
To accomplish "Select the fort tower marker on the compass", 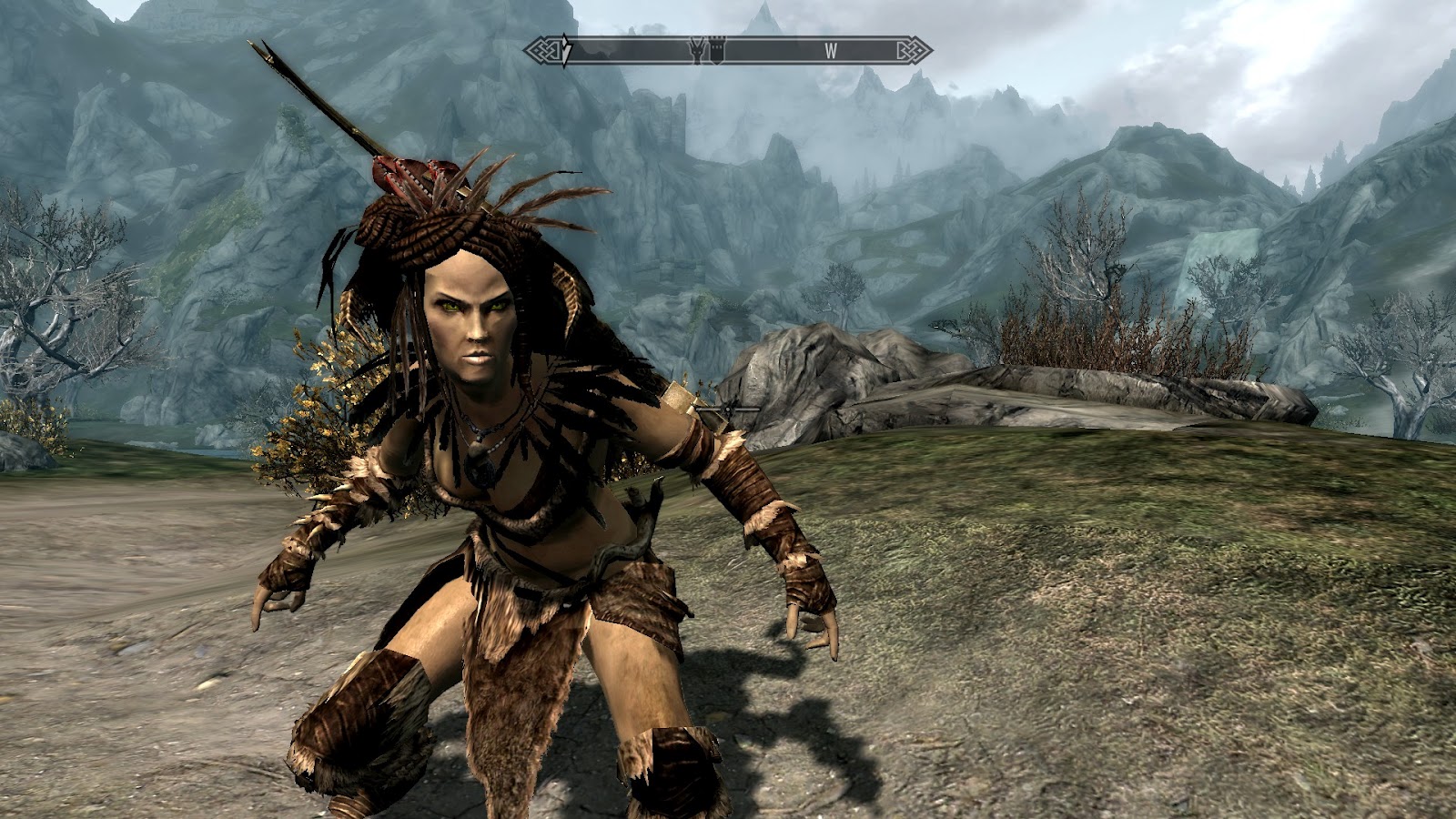I will [x=715, y=50].
